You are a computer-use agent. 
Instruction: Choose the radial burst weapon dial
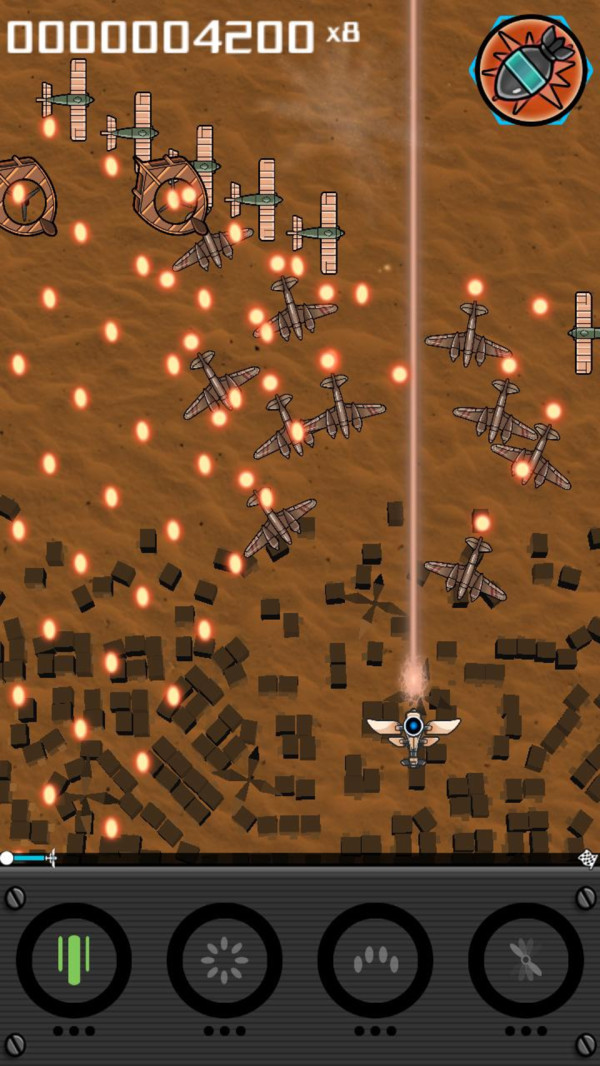pos(224,959)
